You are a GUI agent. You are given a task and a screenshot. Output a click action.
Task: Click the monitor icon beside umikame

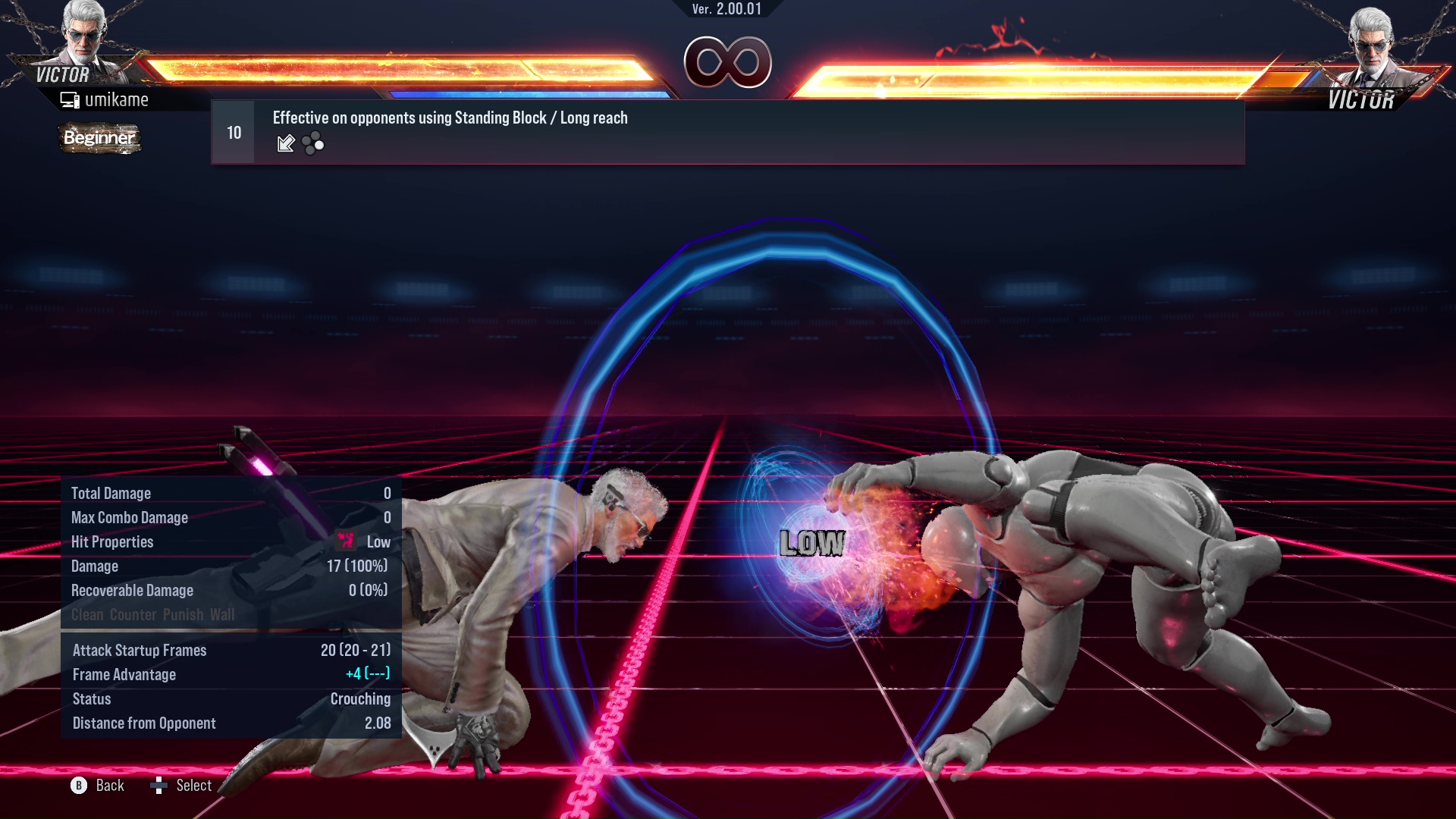pyautogui.click(x=69, y=99)
